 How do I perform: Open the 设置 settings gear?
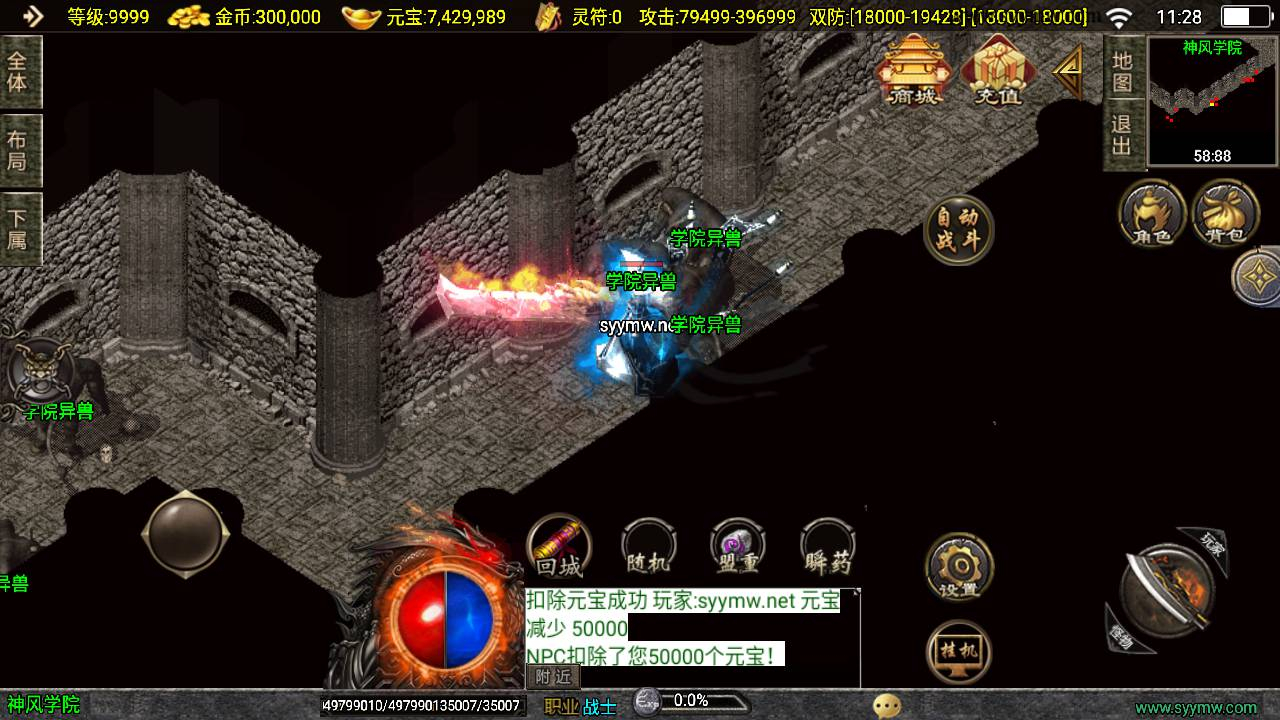959,568
